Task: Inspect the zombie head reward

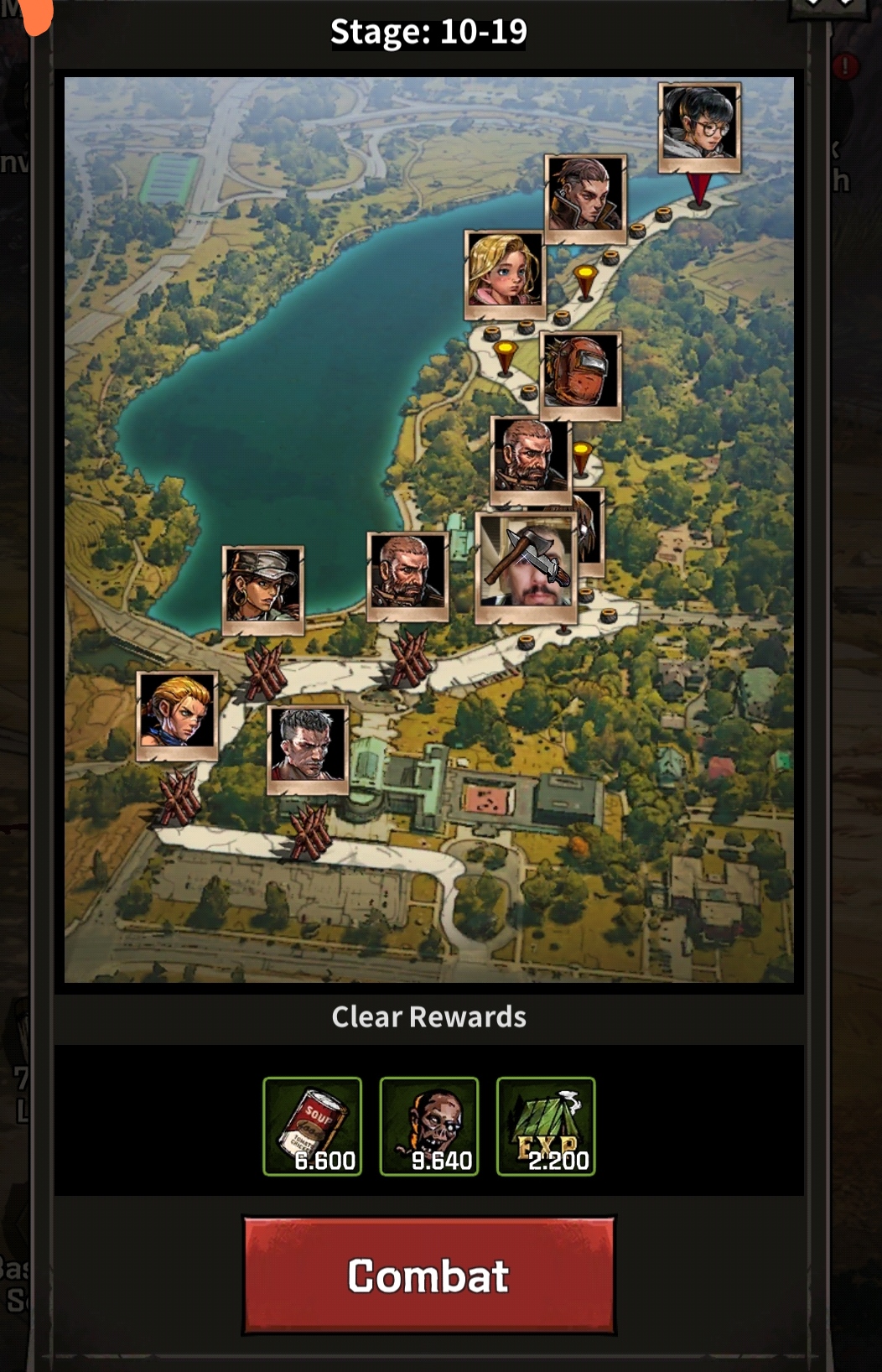Action: coord(428,1126)
